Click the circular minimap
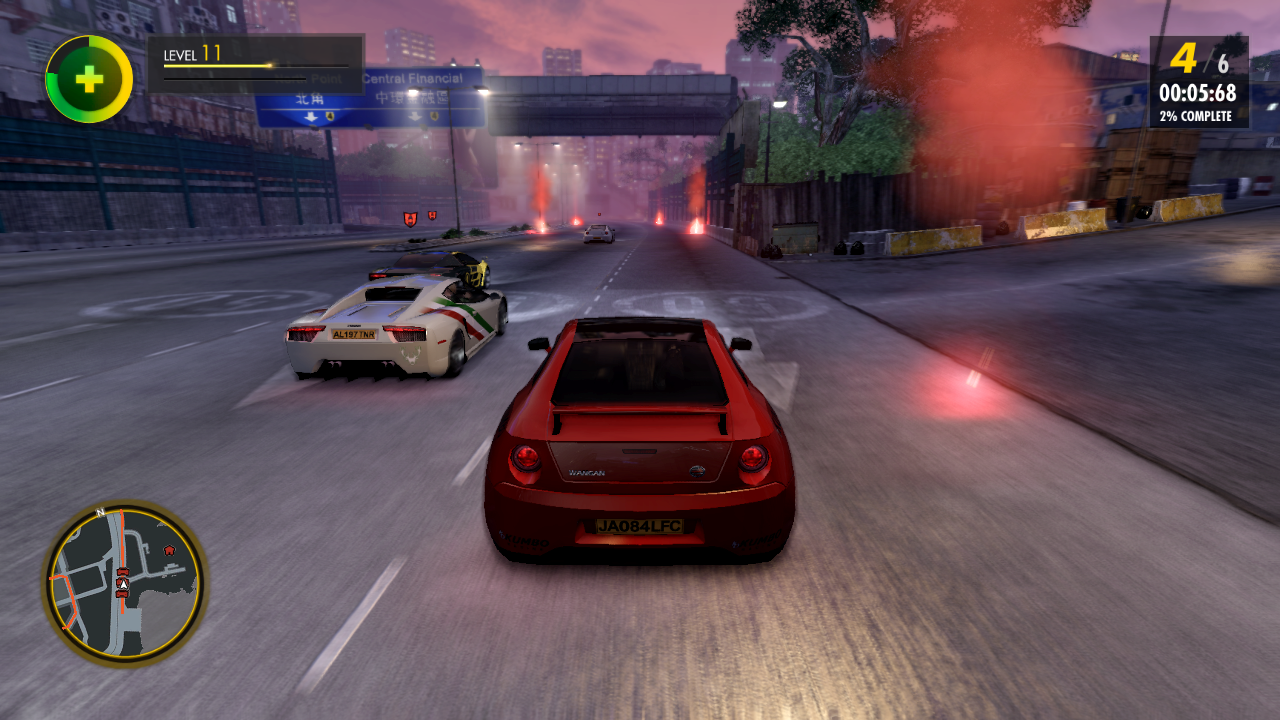Viewport: 1280px width, 720px height. click(x=124, y=582)
